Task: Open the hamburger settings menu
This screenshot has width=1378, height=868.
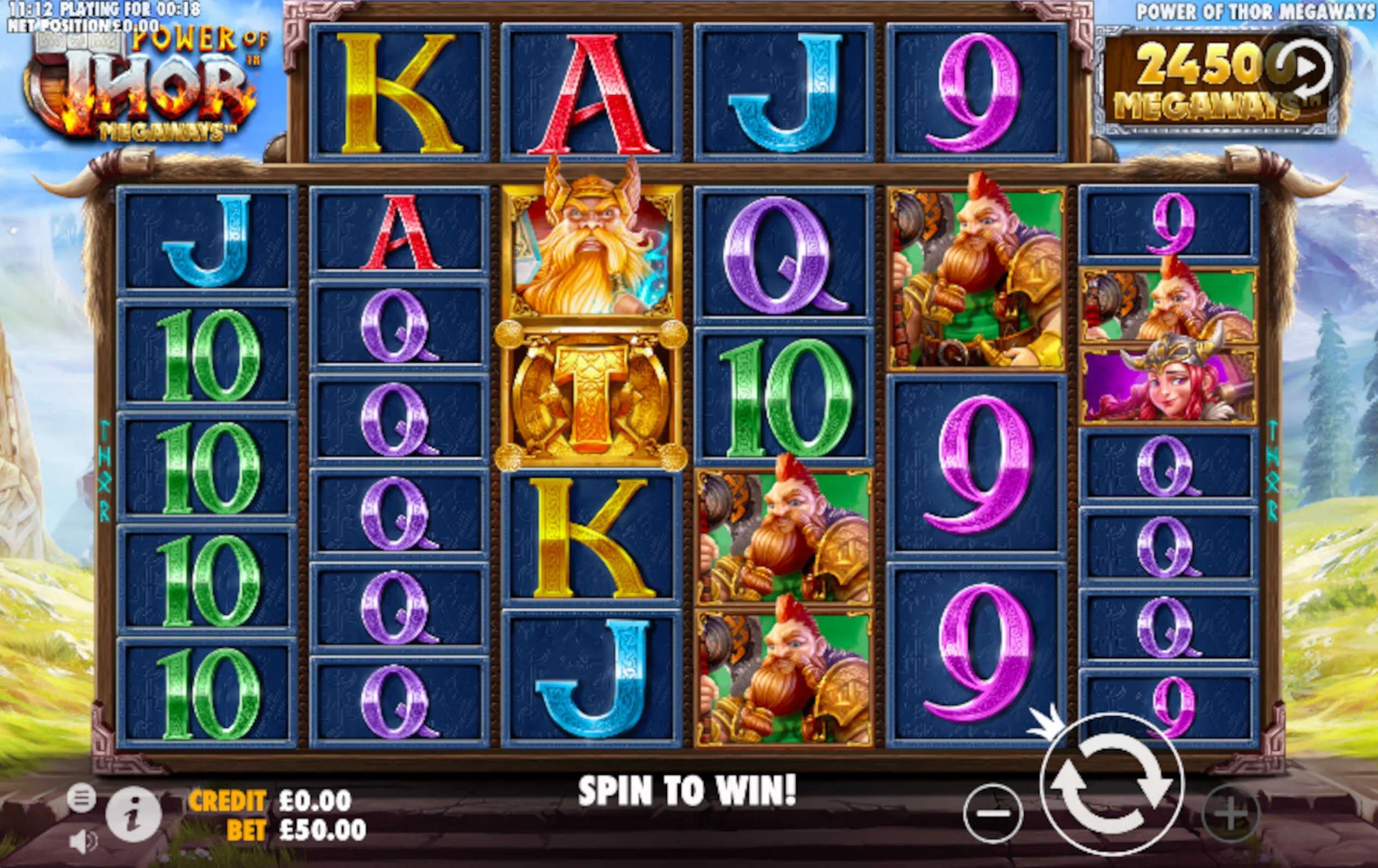Action: point(82,797)
